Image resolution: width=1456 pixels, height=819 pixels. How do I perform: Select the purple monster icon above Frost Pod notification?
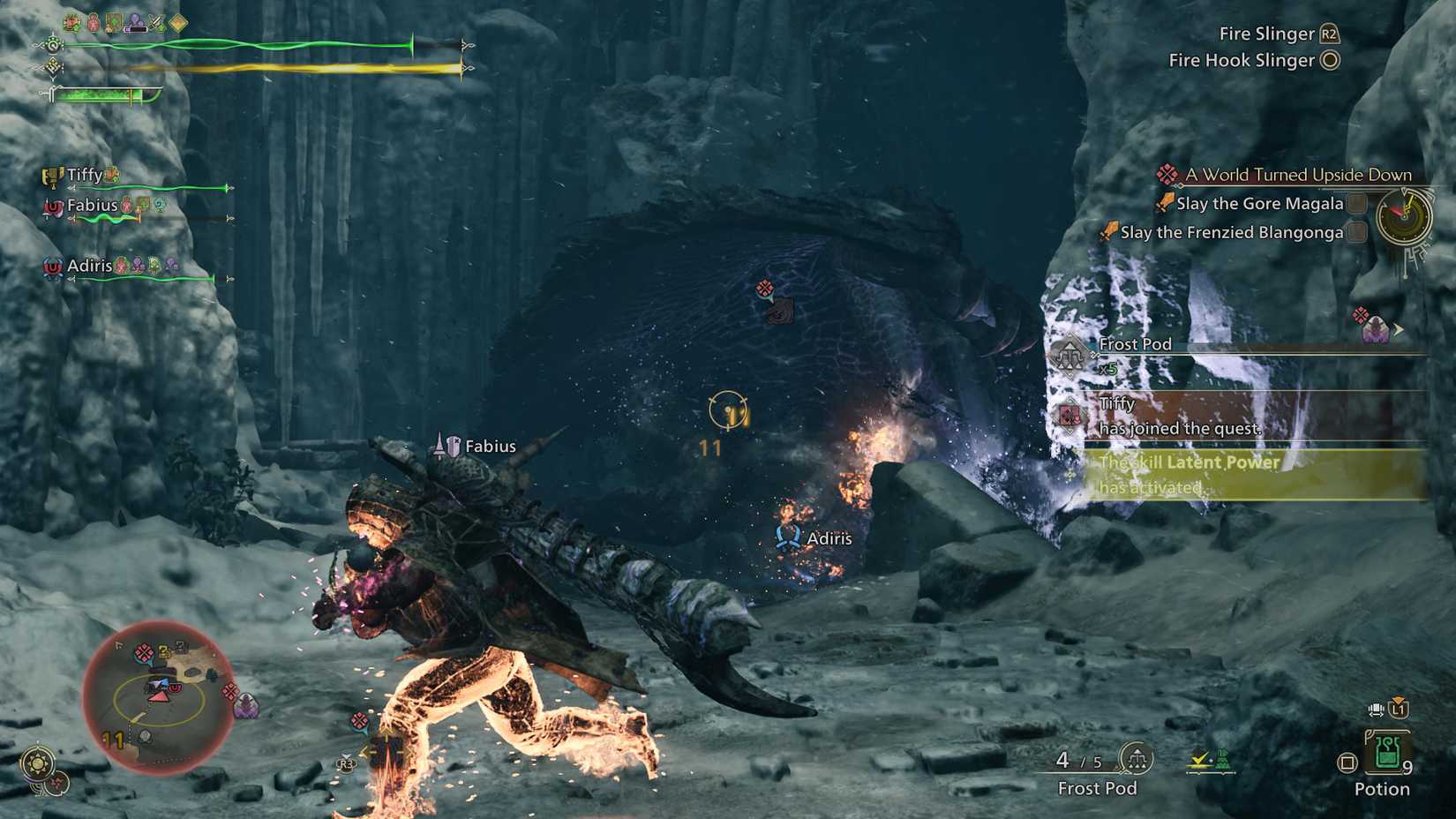point(1377,329)
